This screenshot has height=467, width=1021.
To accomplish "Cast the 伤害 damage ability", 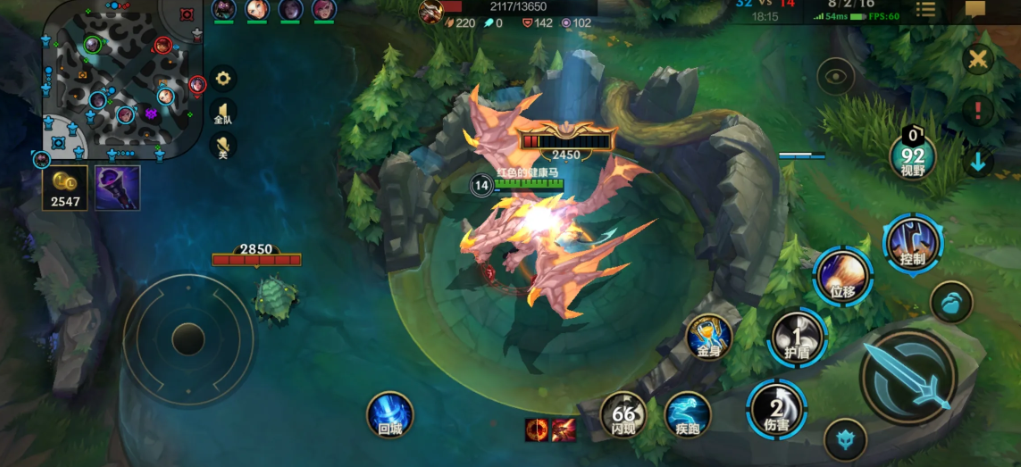I will click(776, 407).
